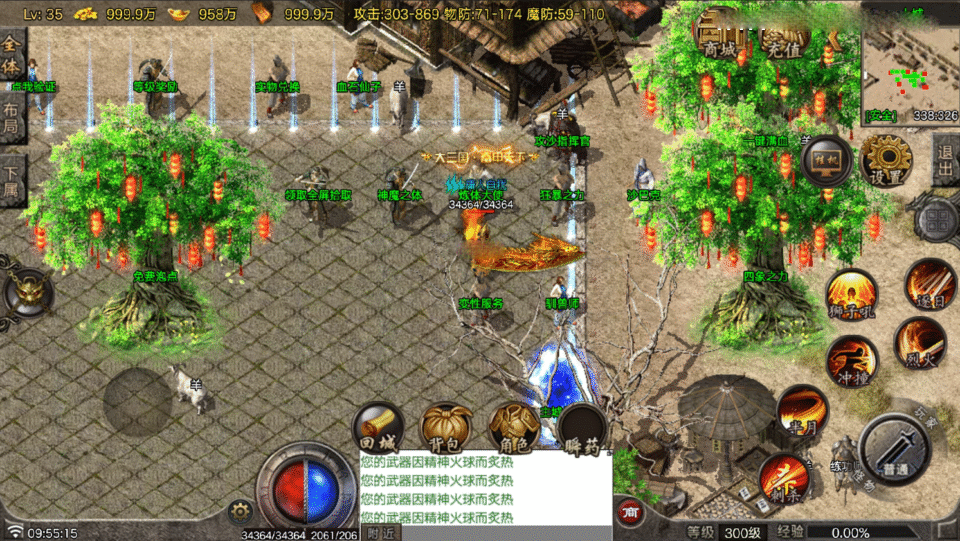
Task: Trigger the 半月 skill
Action: (x=802, y=410)
